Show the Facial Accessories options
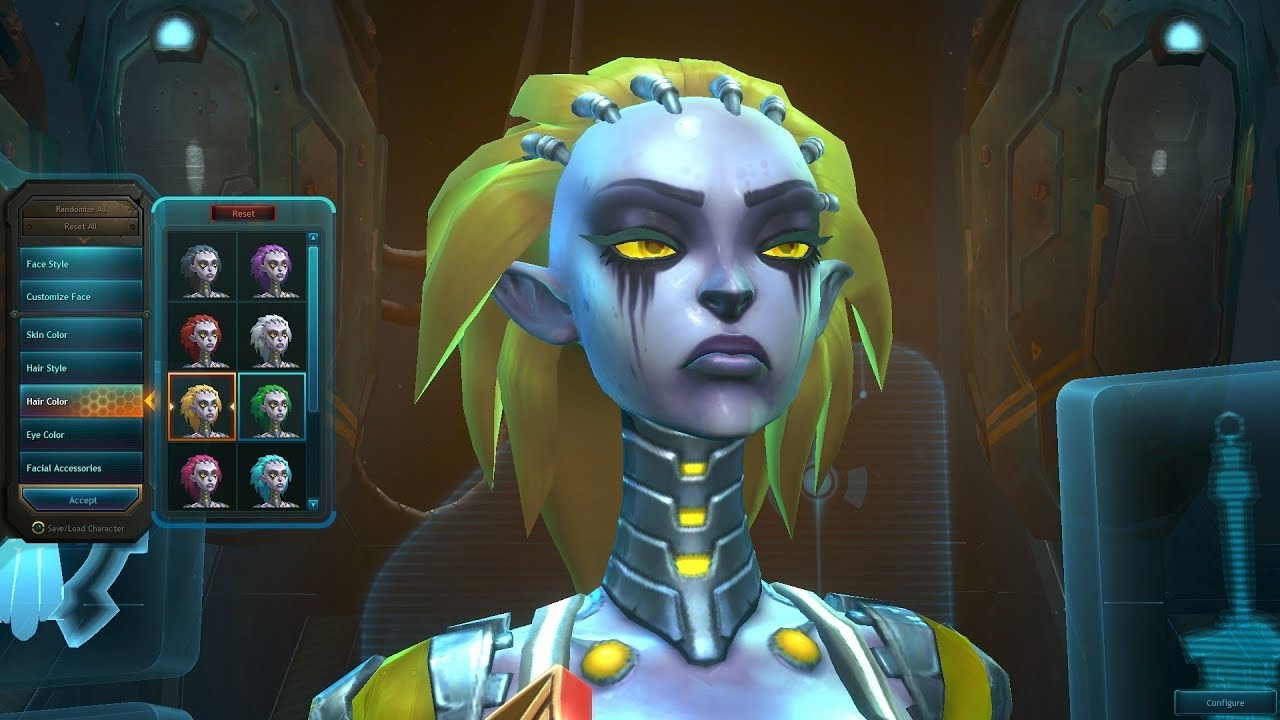 click(82, 468)
